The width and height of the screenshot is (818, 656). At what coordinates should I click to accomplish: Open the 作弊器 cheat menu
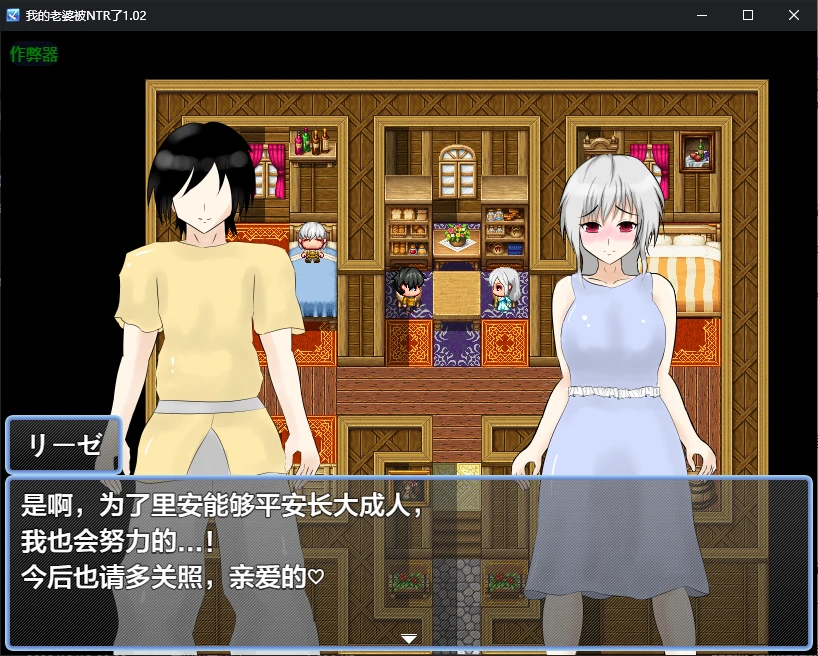click(34, 55)
